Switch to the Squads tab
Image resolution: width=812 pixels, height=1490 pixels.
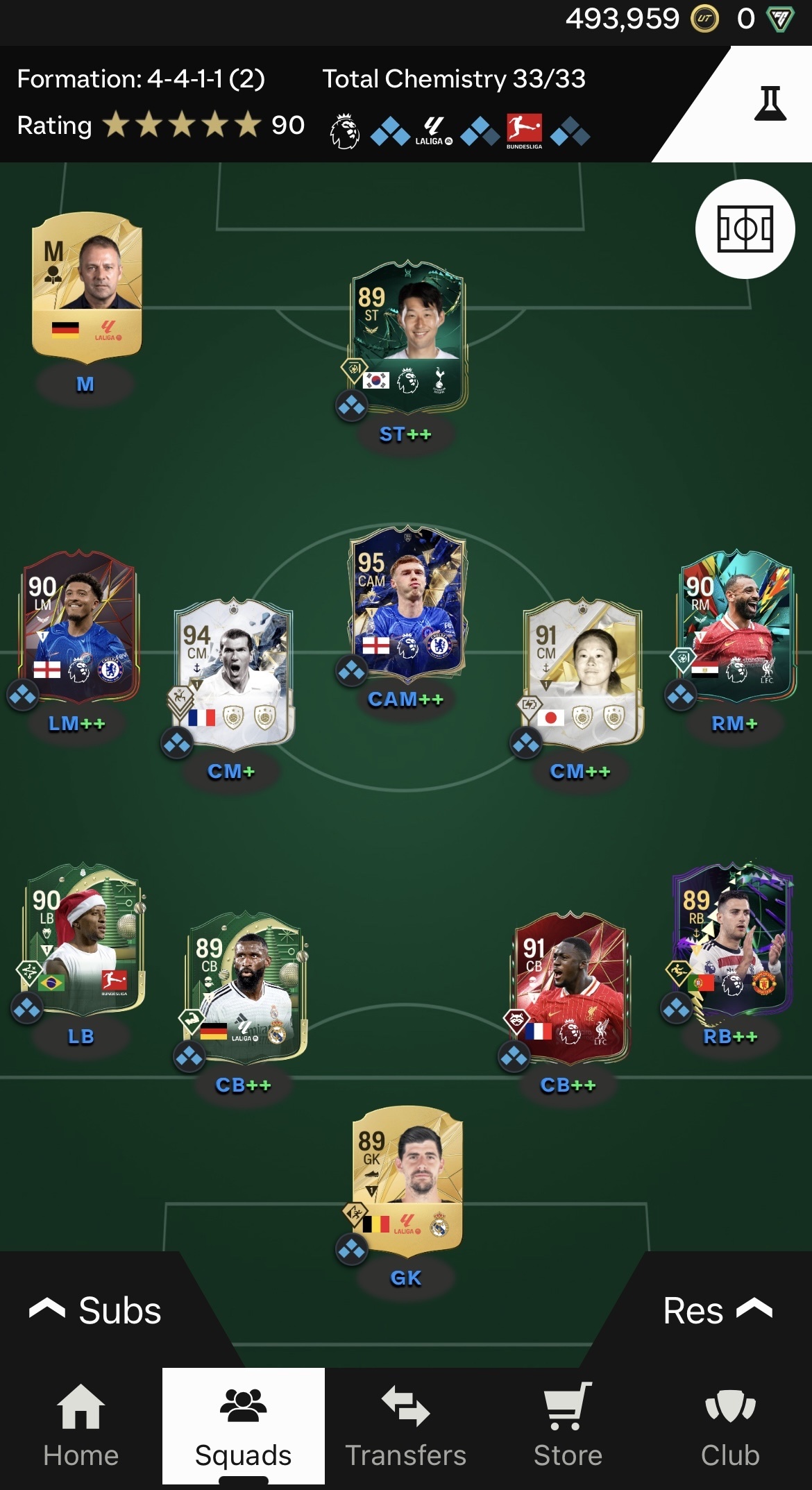tap(243, 1425)
